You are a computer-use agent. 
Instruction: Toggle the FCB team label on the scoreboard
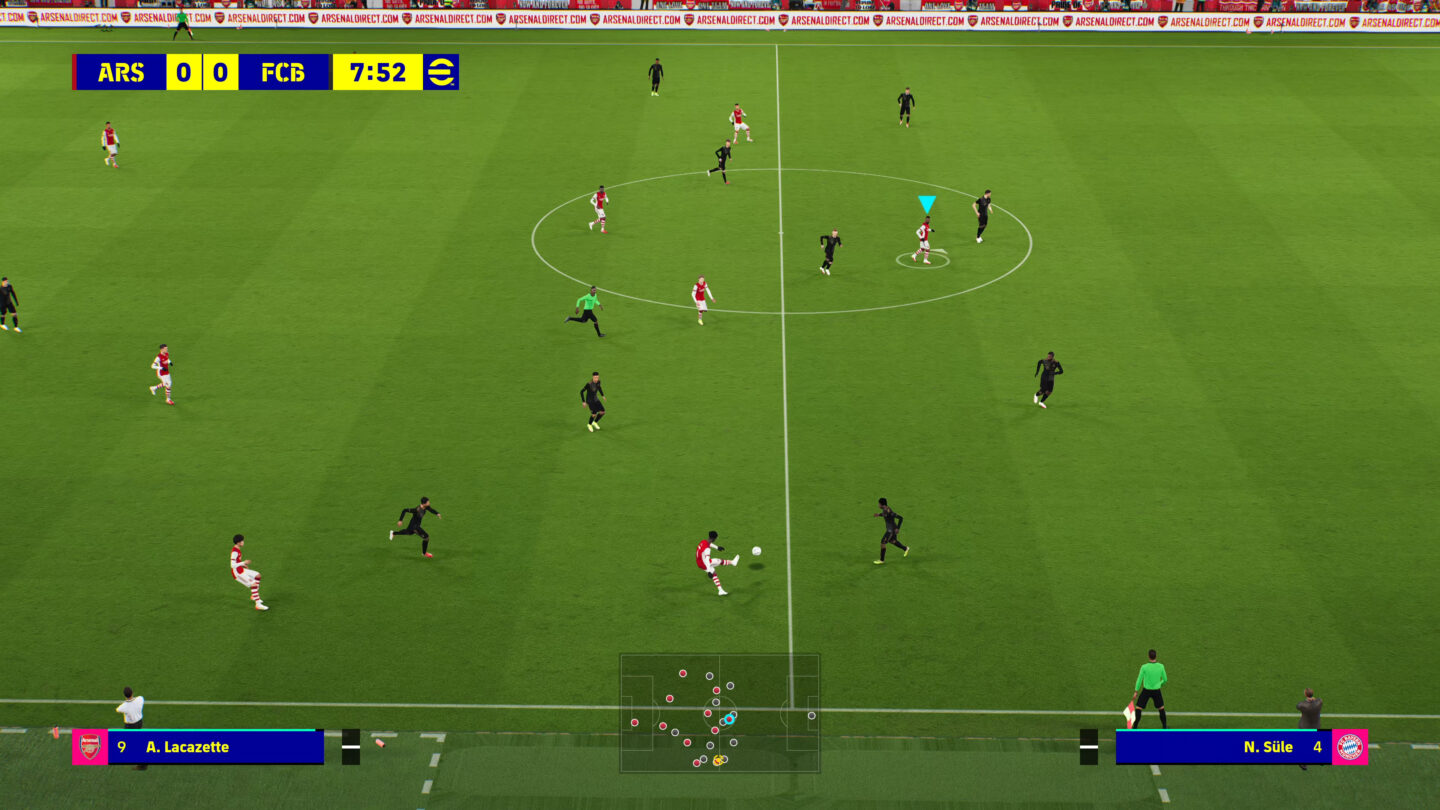point(284,72)
